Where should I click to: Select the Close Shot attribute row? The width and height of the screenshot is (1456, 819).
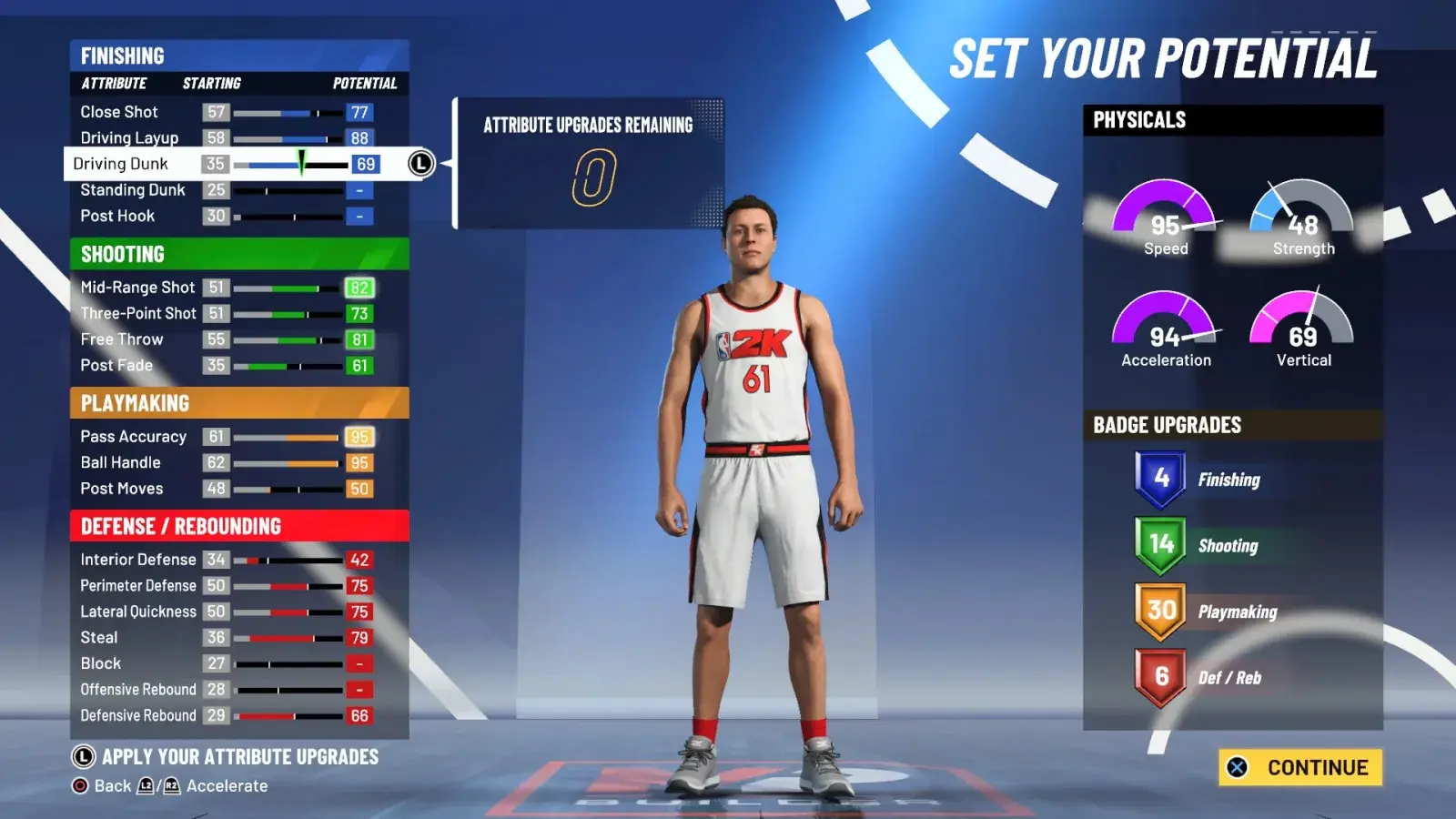point(227,112)
